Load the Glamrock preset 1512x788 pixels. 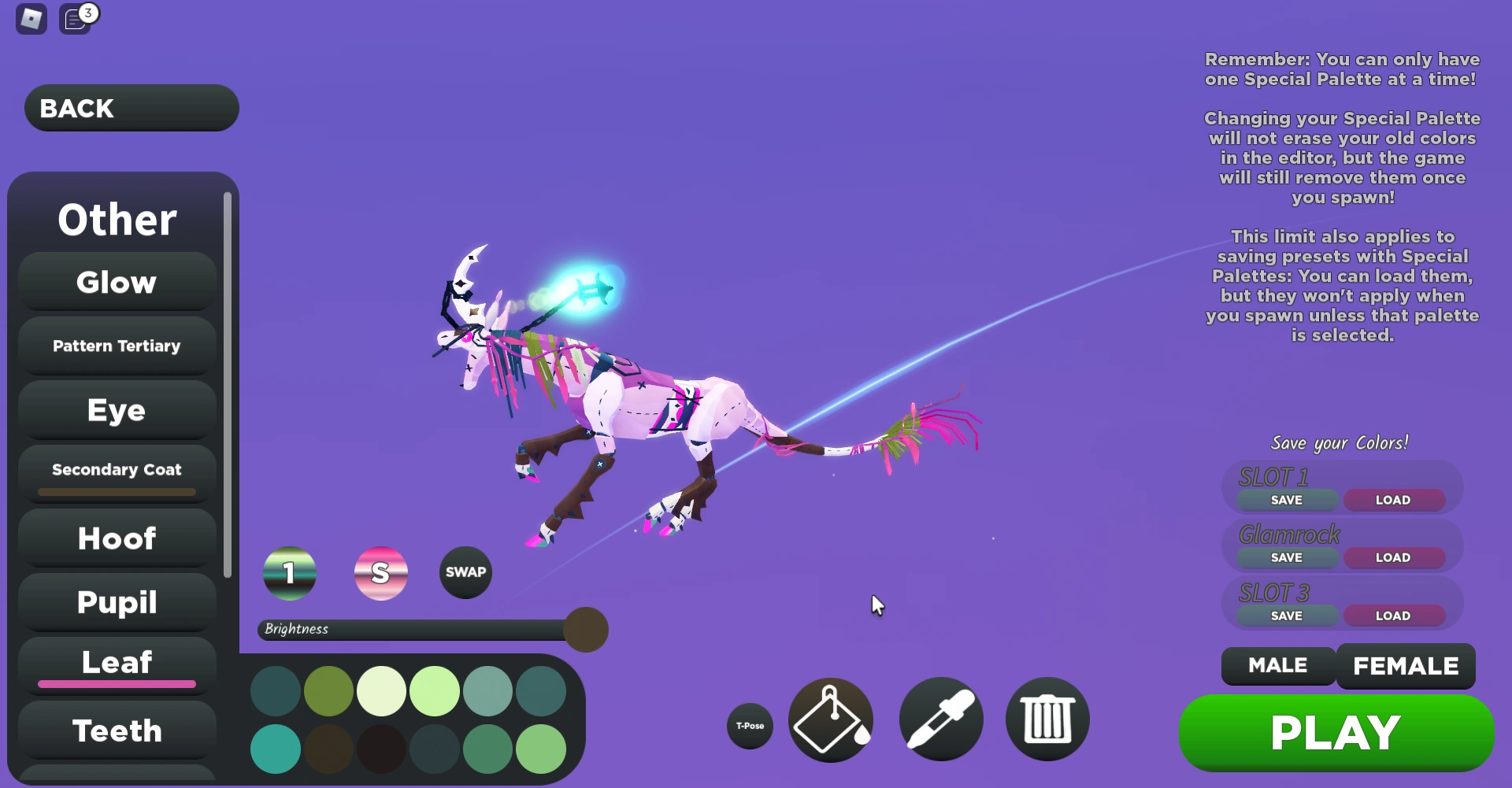1394,557
